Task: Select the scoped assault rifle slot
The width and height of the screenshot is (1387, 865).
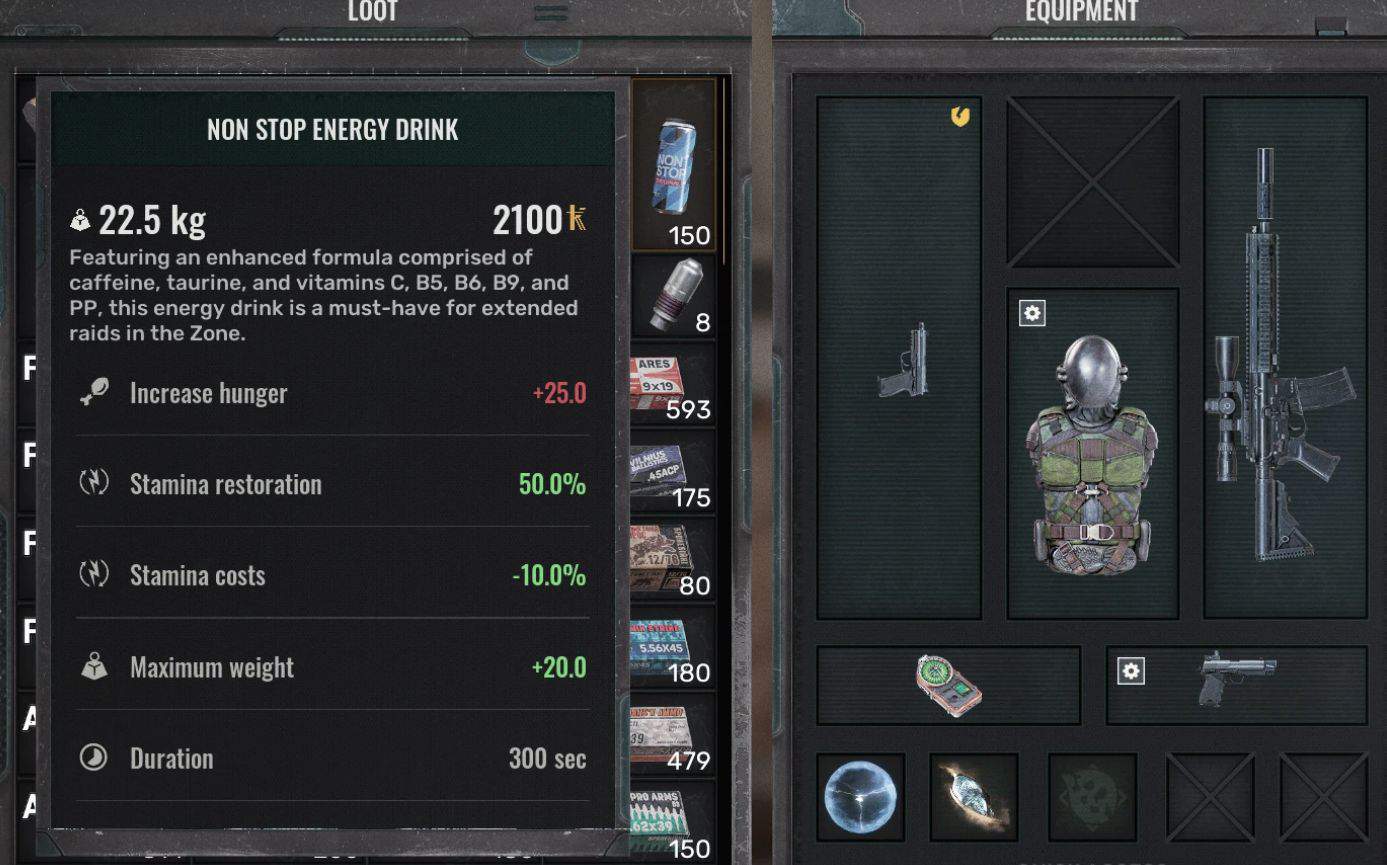Action: (1284, 358)
